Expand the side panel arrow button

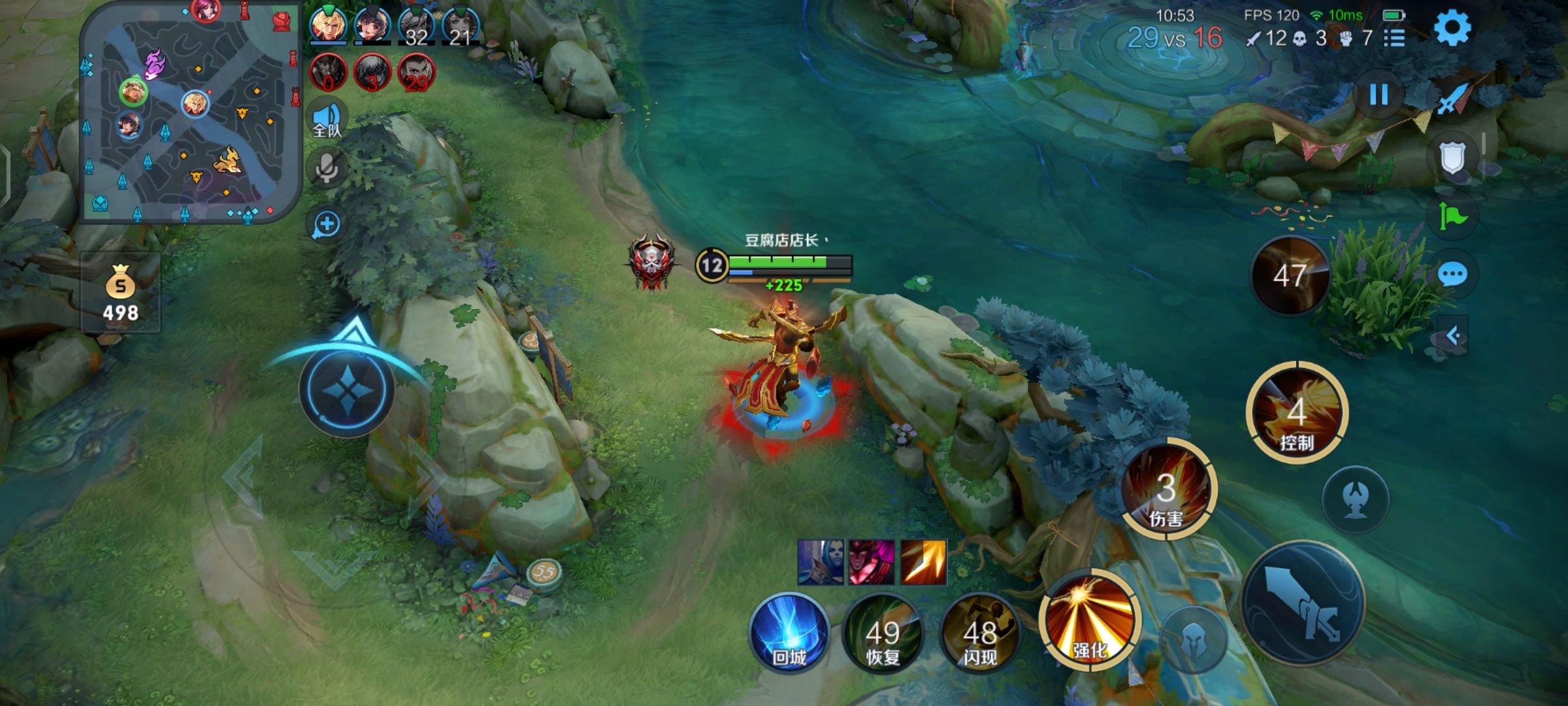pyautogui.click(x=1453, y=336)
